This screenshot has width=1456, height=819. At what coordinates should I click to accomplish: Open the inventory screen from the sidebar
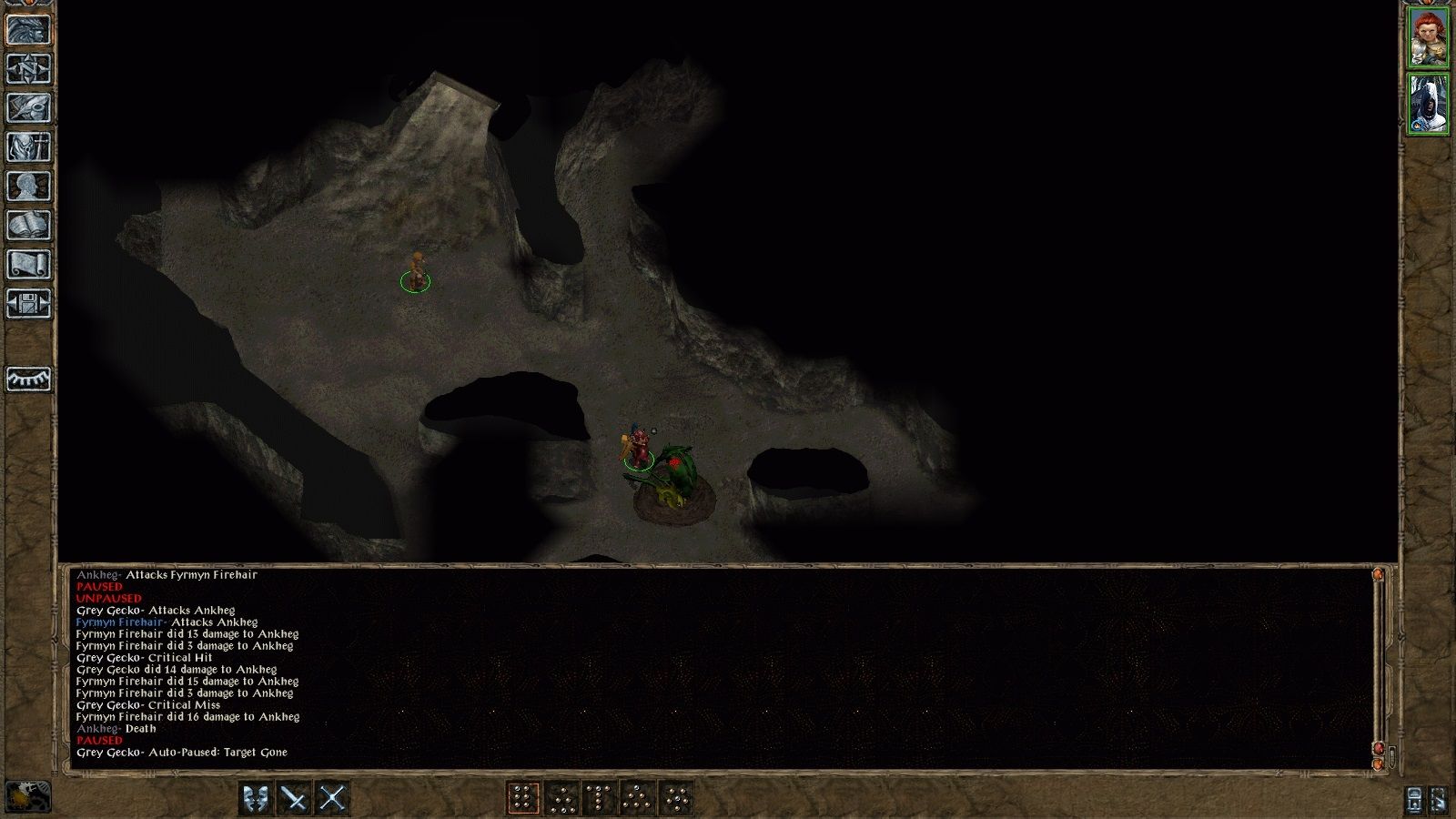click(28, 147)
